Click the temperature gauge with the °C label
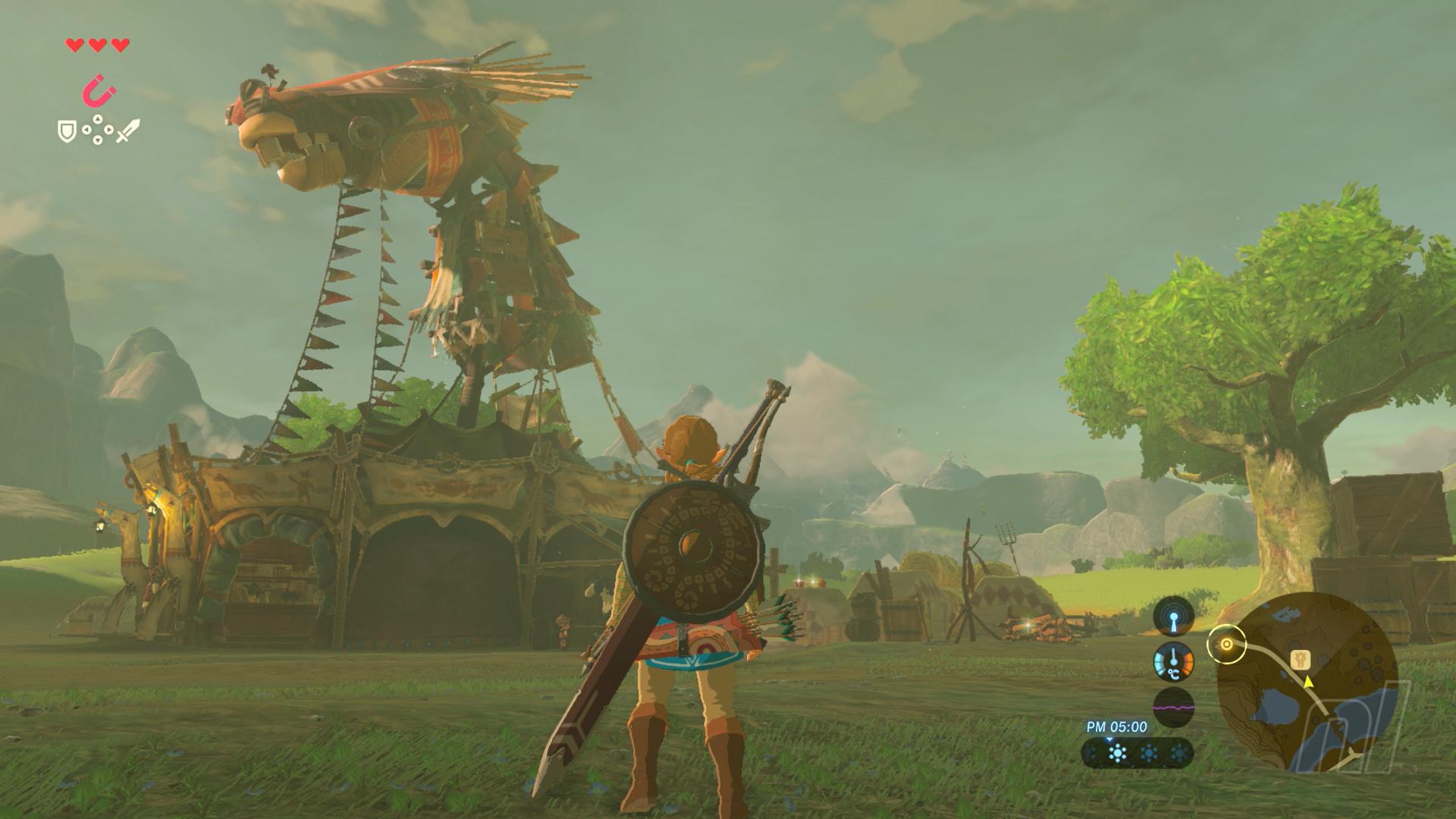Image resolution: width=1456 pixels, height=819 pixels. [x=1174, y=663]
